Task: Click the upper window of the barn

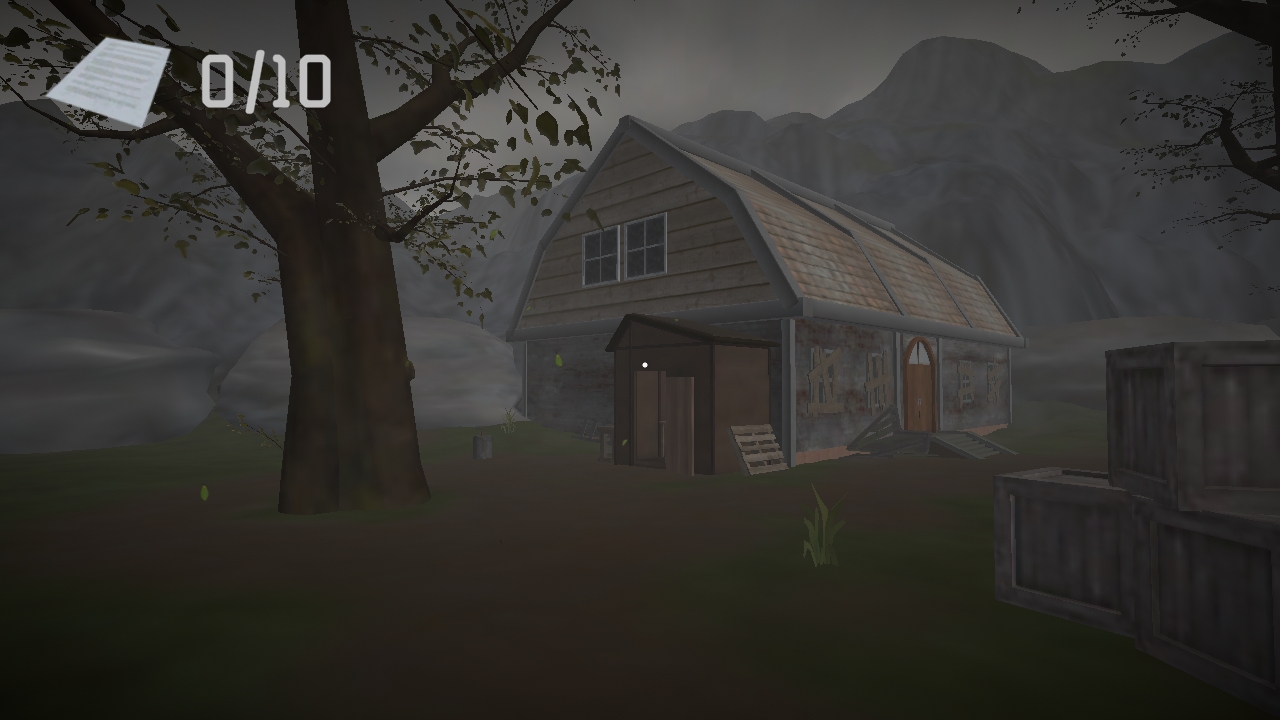Action: point(624,249)
